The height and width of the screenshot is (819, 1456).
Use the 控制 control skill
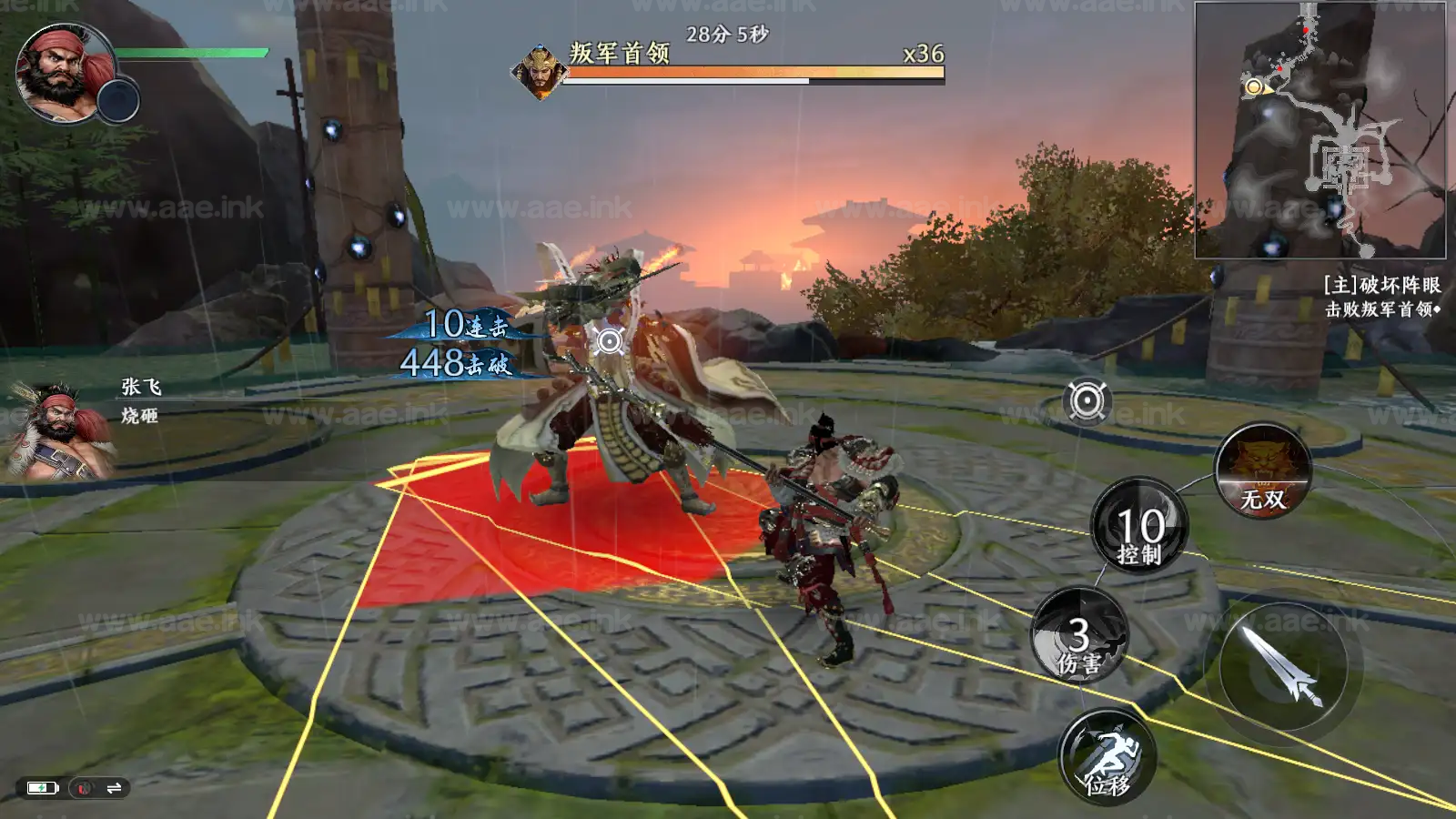[x=1139, y=527]
